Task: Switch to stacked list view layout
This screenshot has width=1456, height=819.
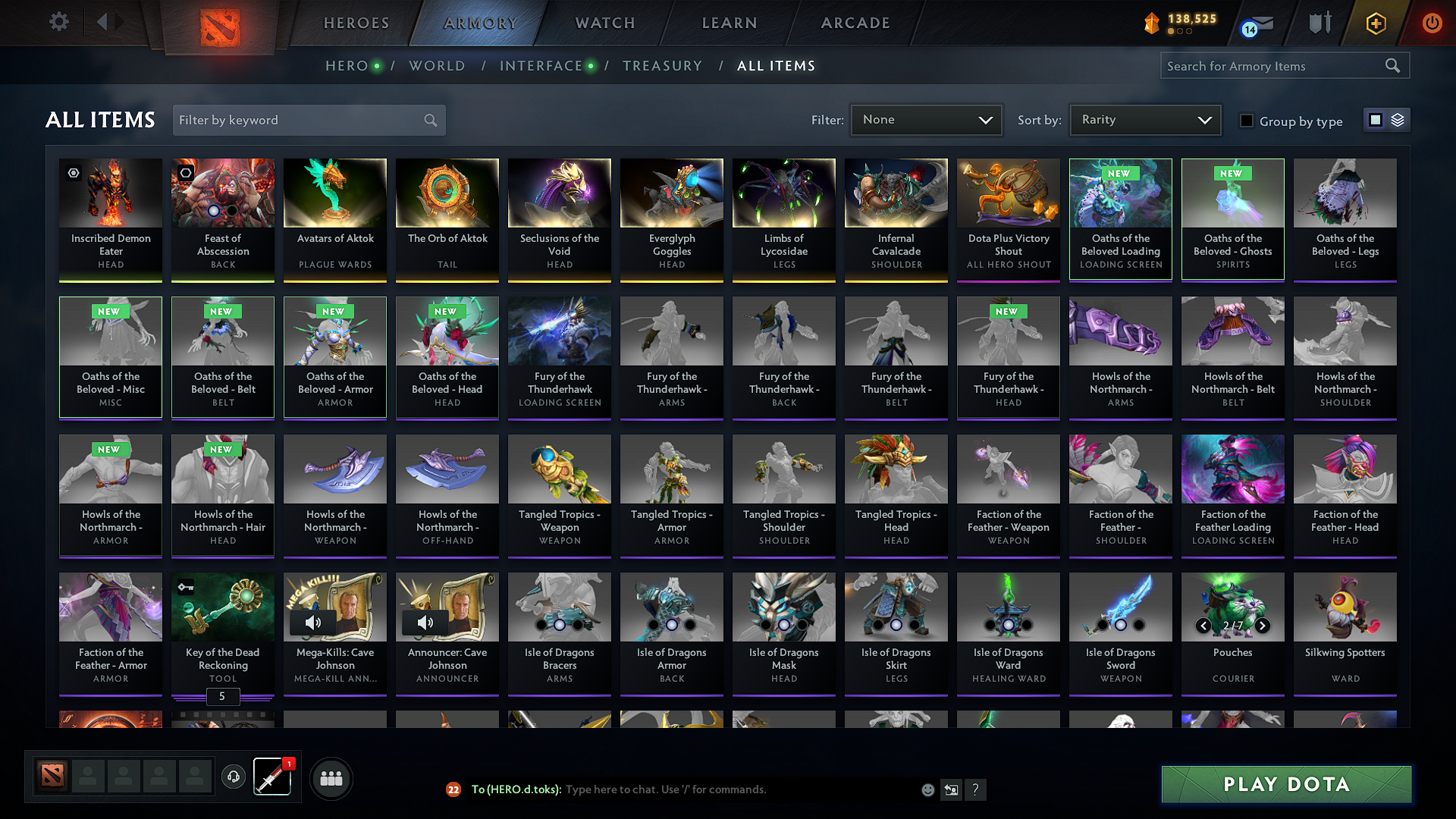Action: point(1398,119)
